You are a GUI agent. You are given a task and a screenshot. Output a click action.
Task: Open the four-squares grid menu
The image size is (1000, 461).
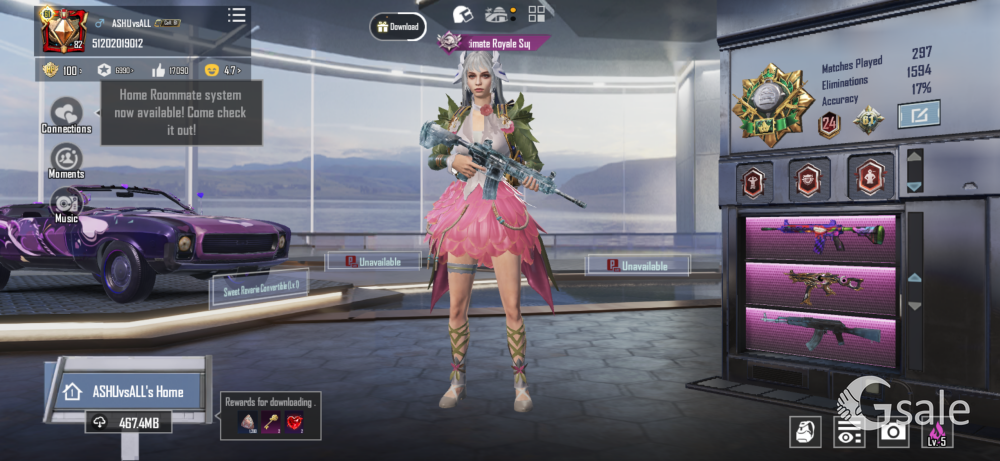point(537,13)
